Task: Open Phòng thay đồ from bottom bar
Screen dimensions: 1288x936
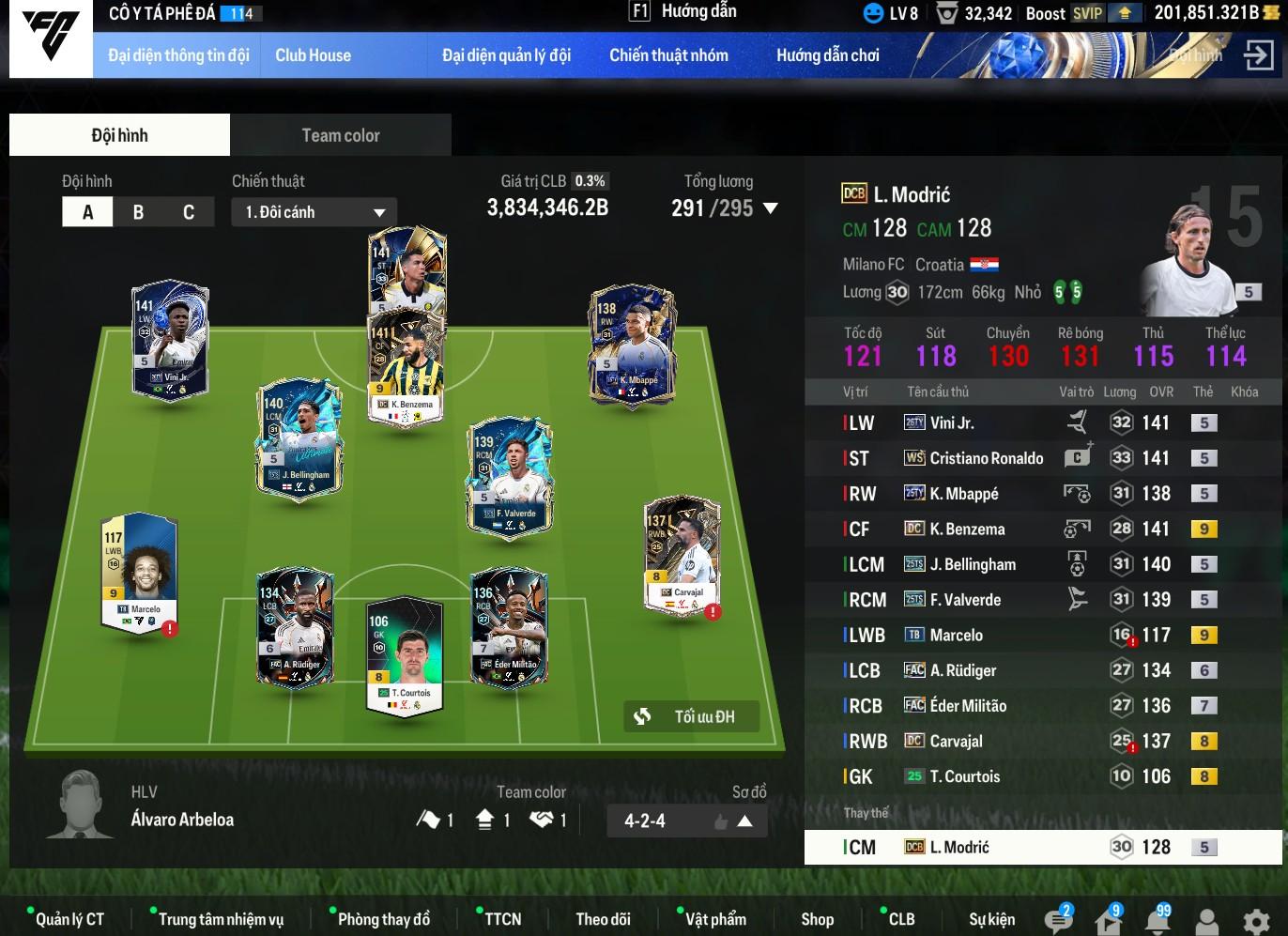Action: (383, 919)
